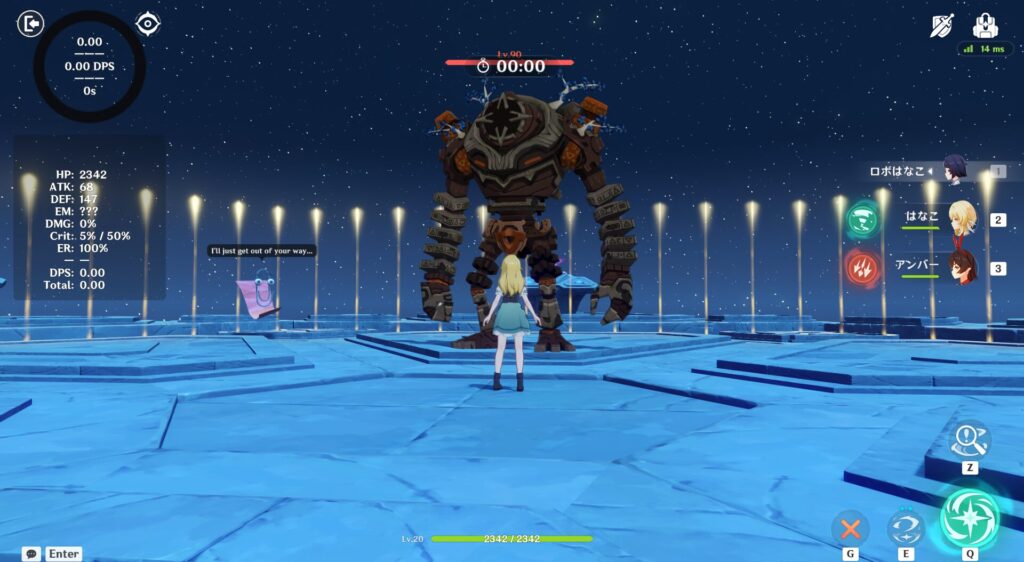Click the orange X button
Image resolution: width=1024 pixels, height=562 pixels.
click(x=851, y=527)
